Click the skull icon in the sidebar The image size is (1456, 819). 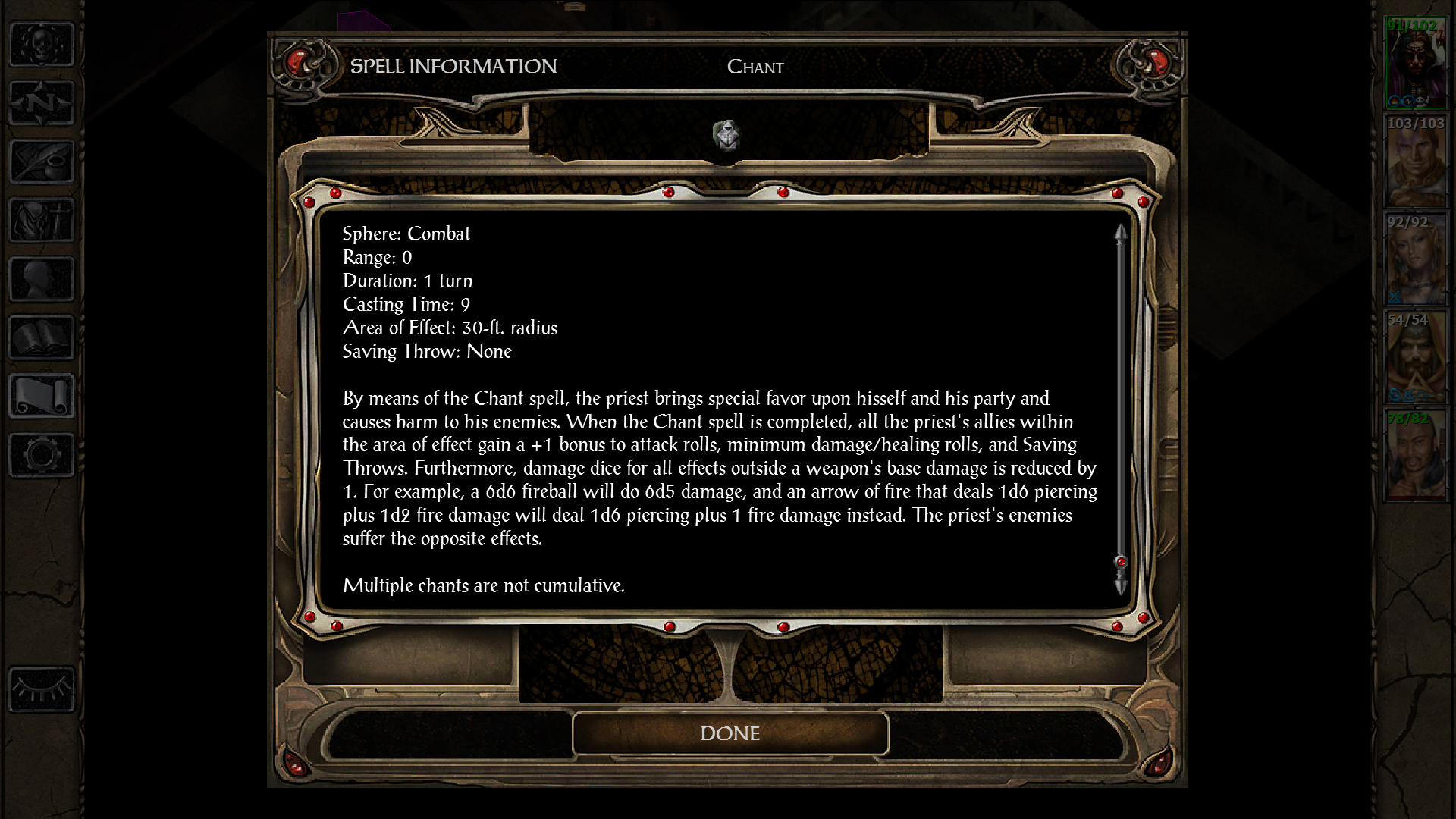[x=42, y=44]
